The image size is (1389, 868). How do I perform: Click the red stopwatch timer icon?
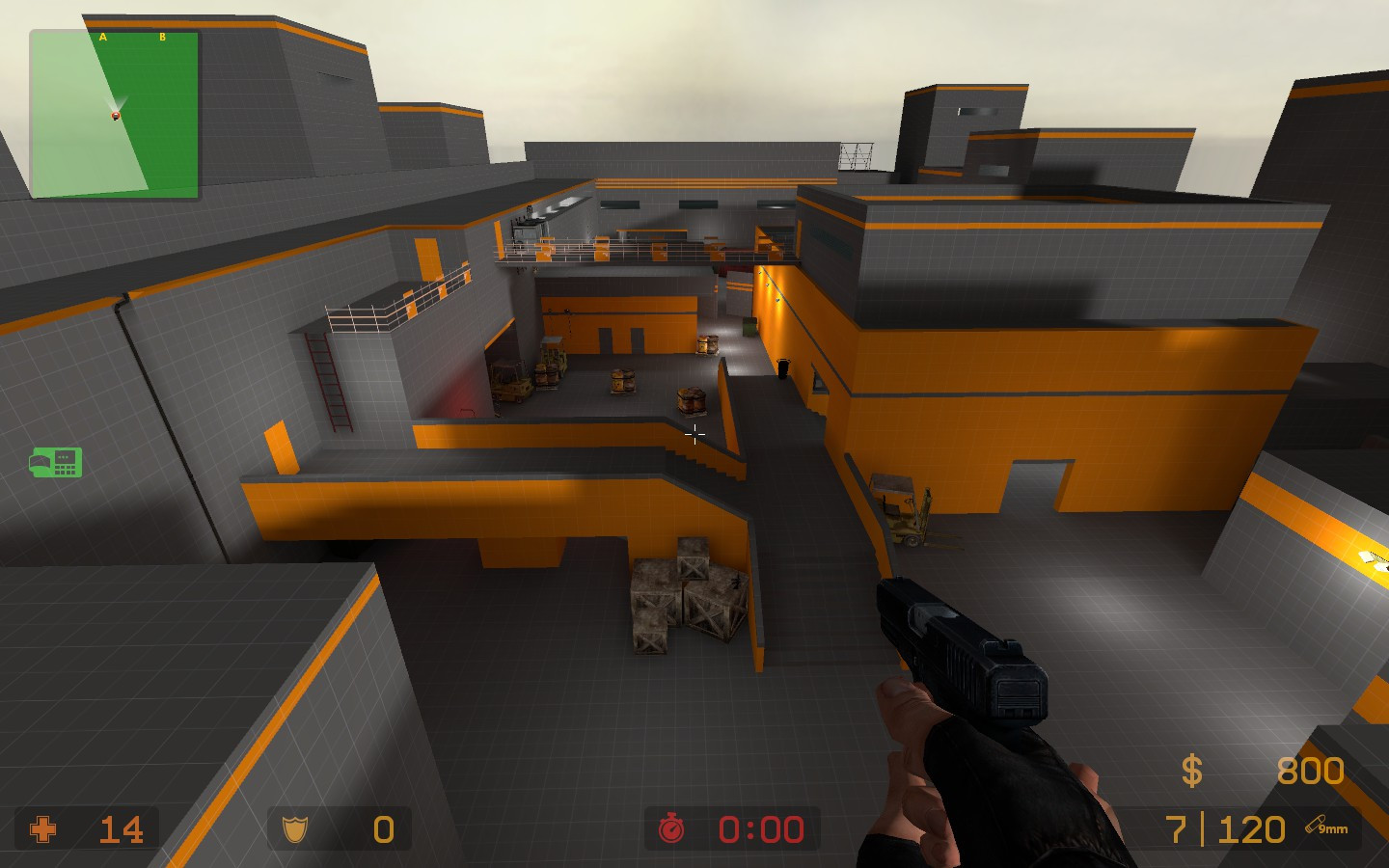(672, 827)
